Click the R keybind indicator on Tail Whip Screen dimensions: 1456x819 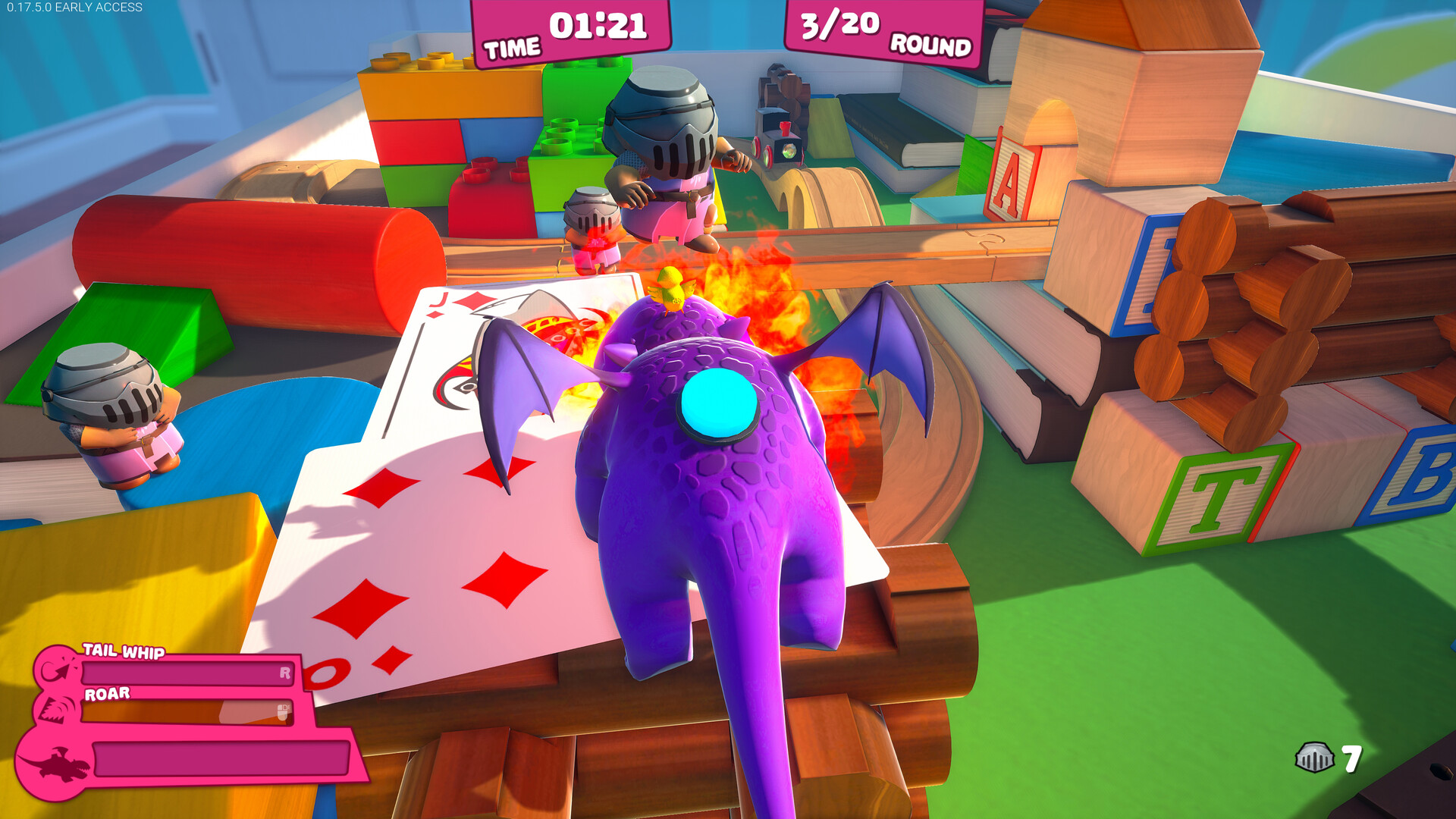286,672
